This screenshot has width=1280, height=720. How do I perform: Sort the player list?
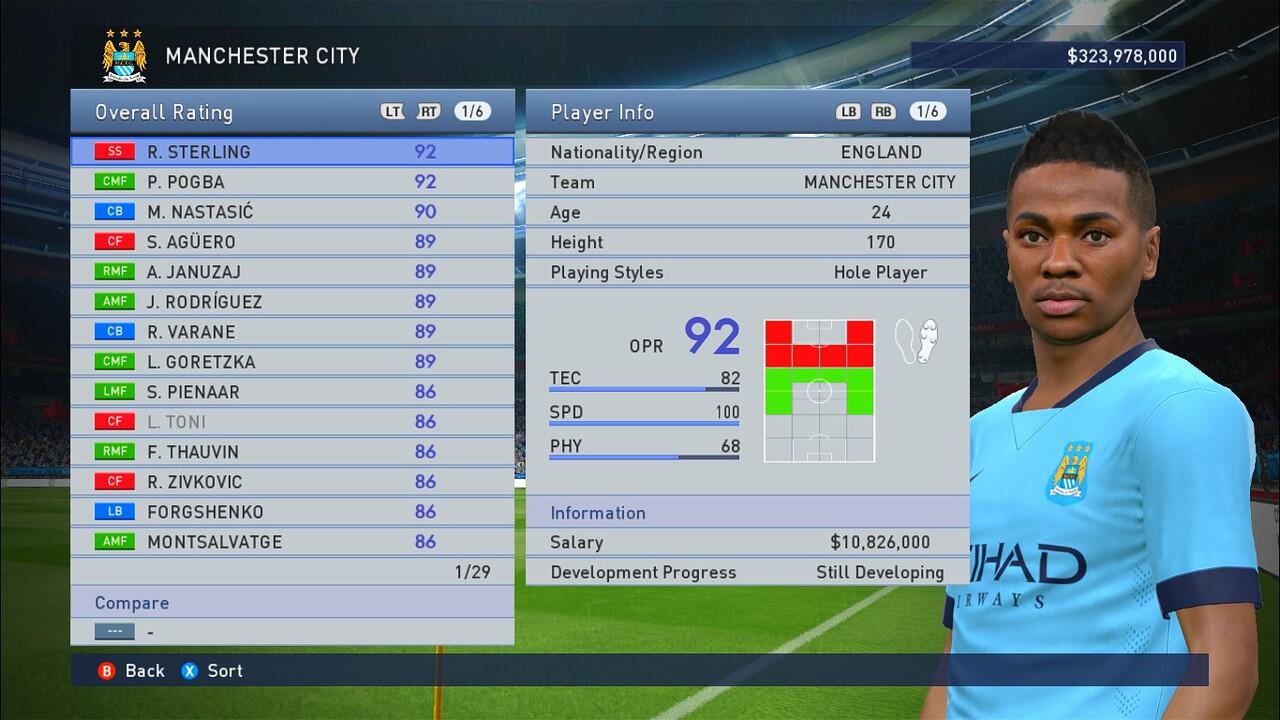(213, 671)
